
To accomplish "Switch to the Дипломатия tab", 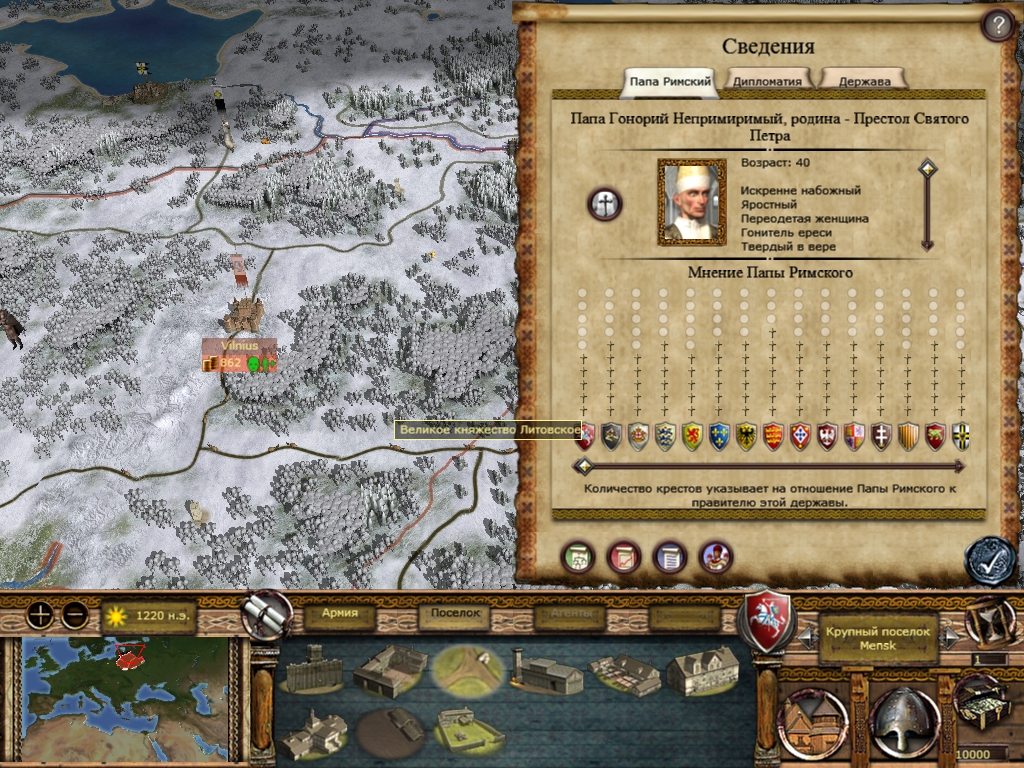I will coord(767,80).
